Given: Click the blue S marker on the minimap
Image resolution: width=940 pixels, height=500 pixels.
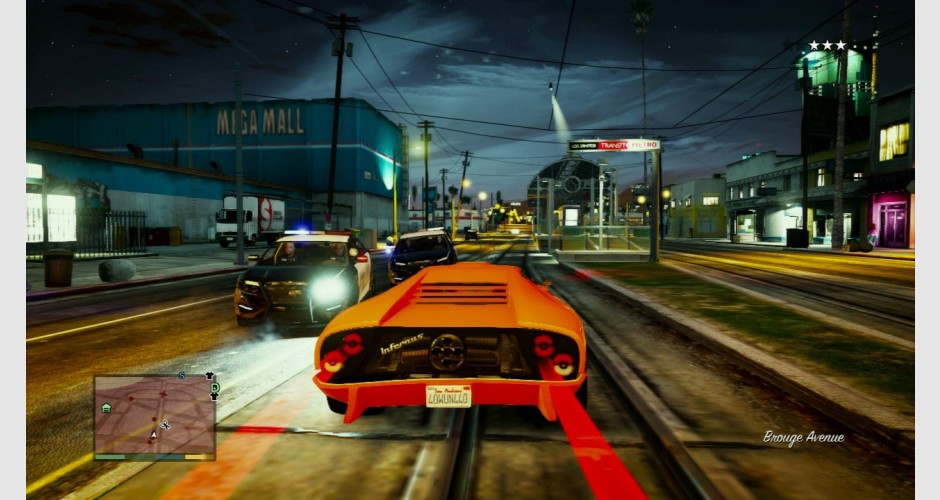Looking at the screenshot, I should coord(181,376).
